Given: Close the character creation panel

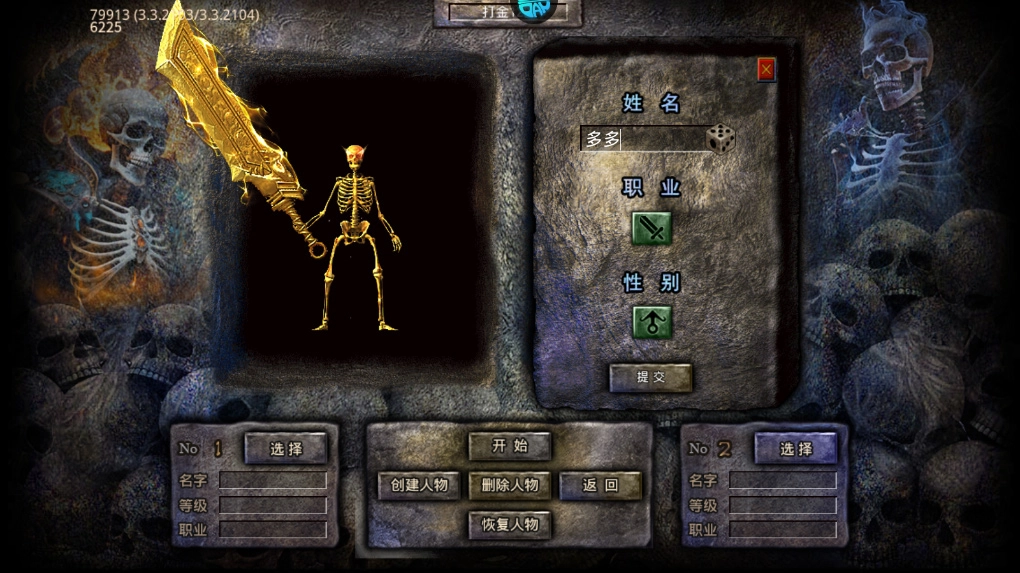Looking at the screenshot, I should pos(766,69).
